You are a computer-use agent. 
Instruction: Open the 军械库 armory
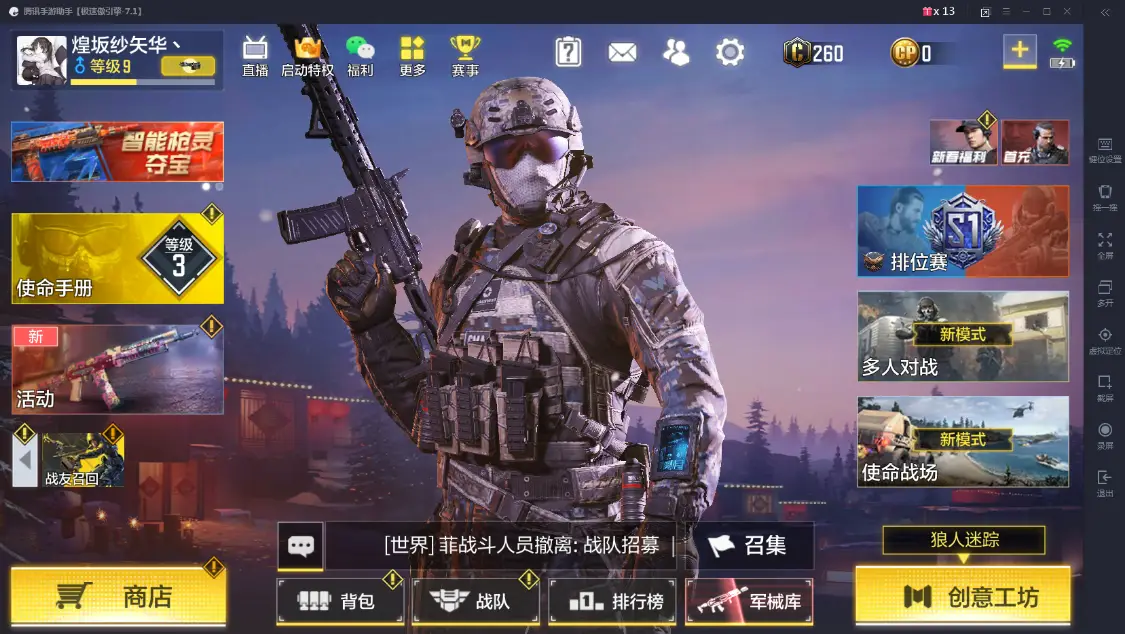coord(749,601)
